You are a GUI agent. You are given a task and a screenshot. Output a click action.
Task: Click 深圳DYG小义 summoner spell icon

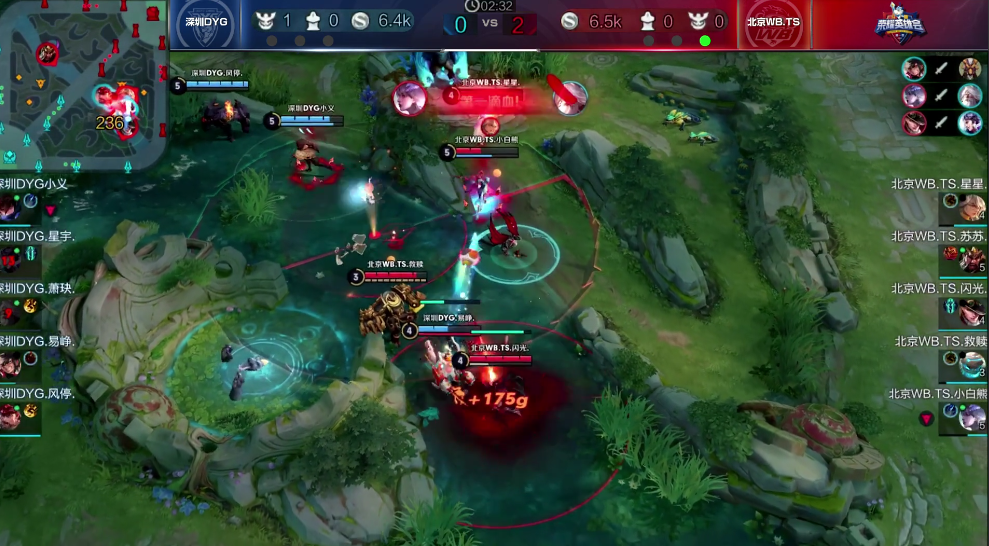(31, 201)
